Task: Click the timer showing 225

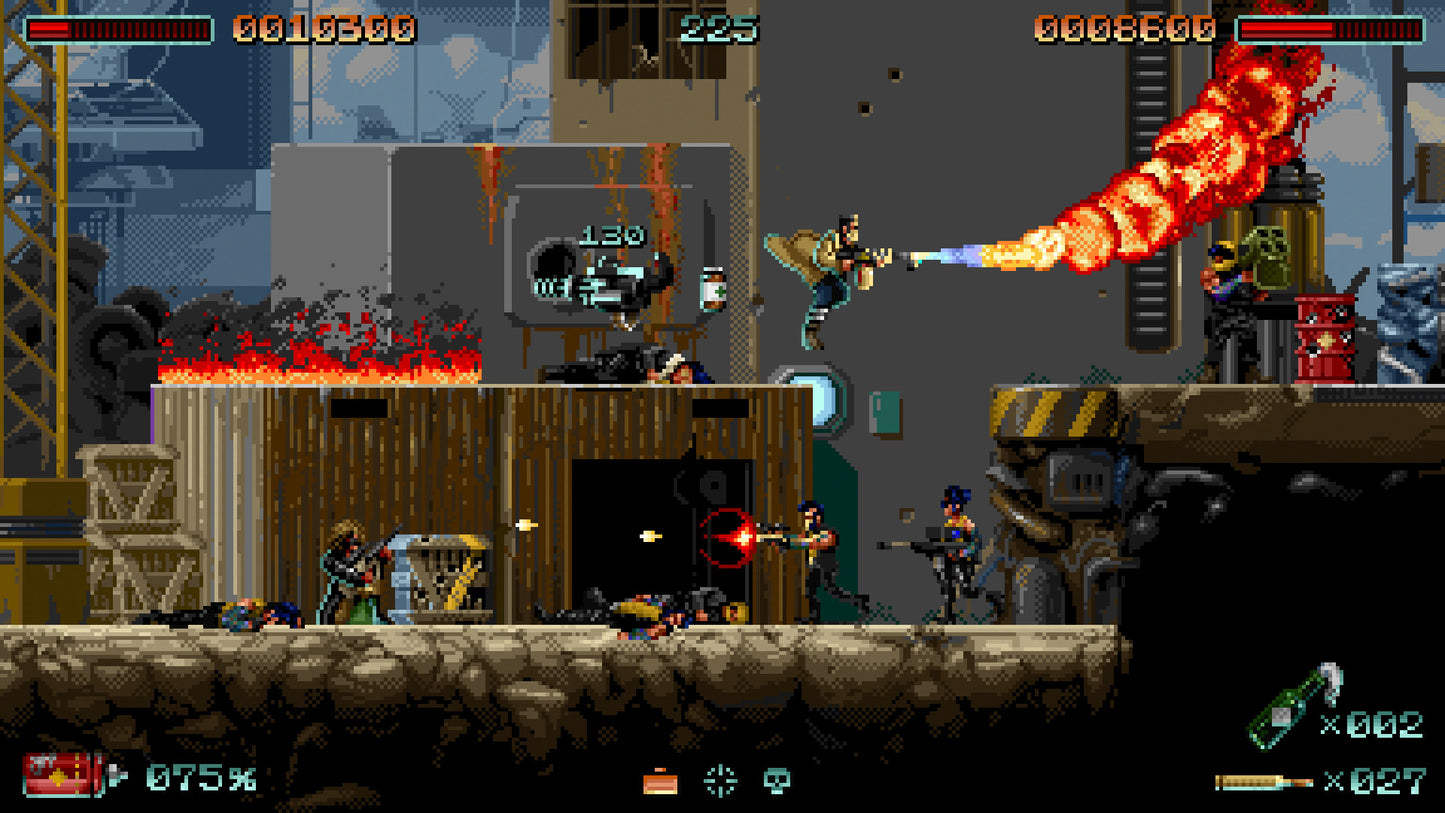Action: pyautogui.click(x=718, y=28)
